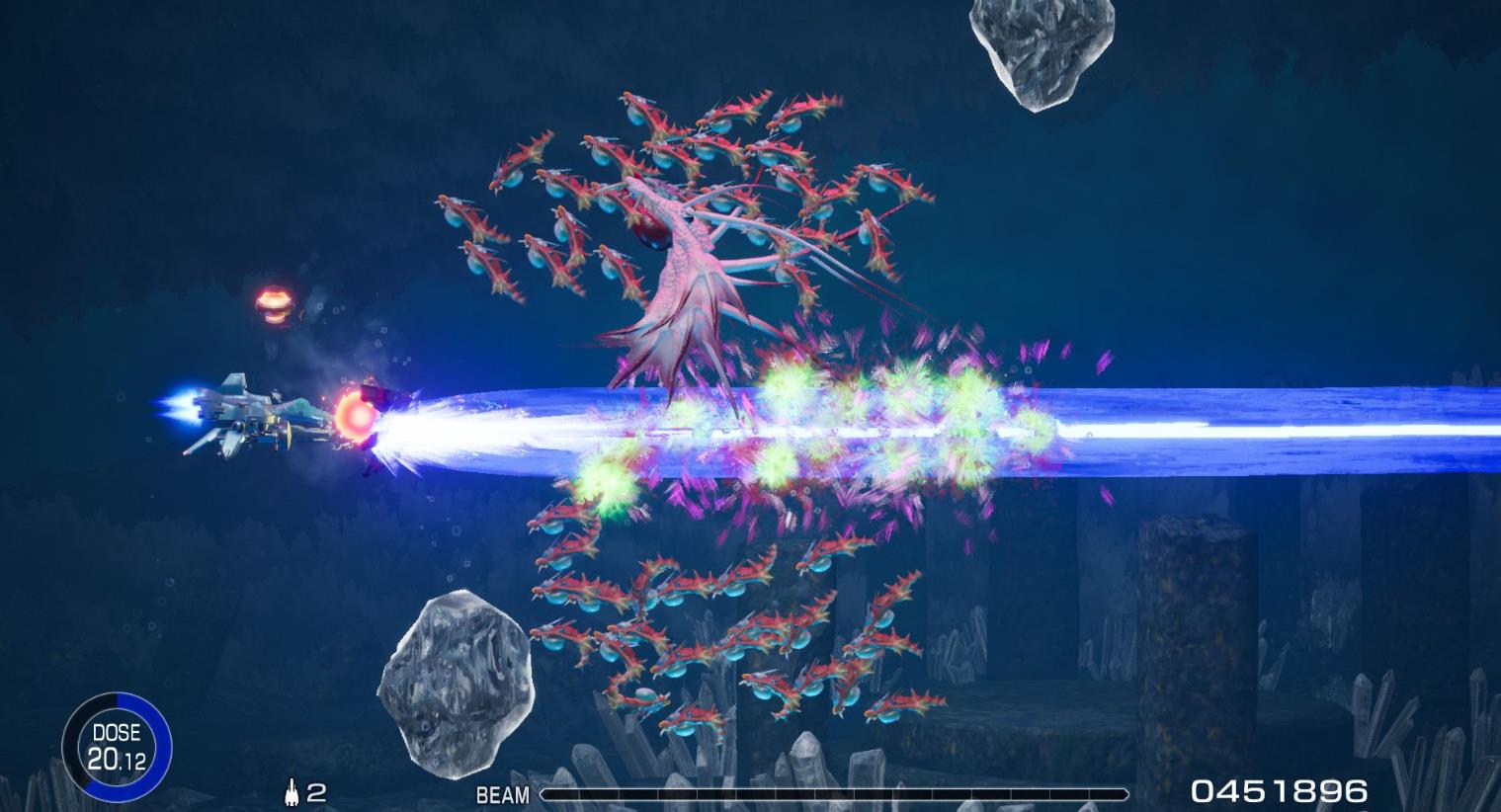The width and height of the screenshot is (1501, 812).
Task: Click the asteroid near the bottom-left
Action: click(457, 682)
